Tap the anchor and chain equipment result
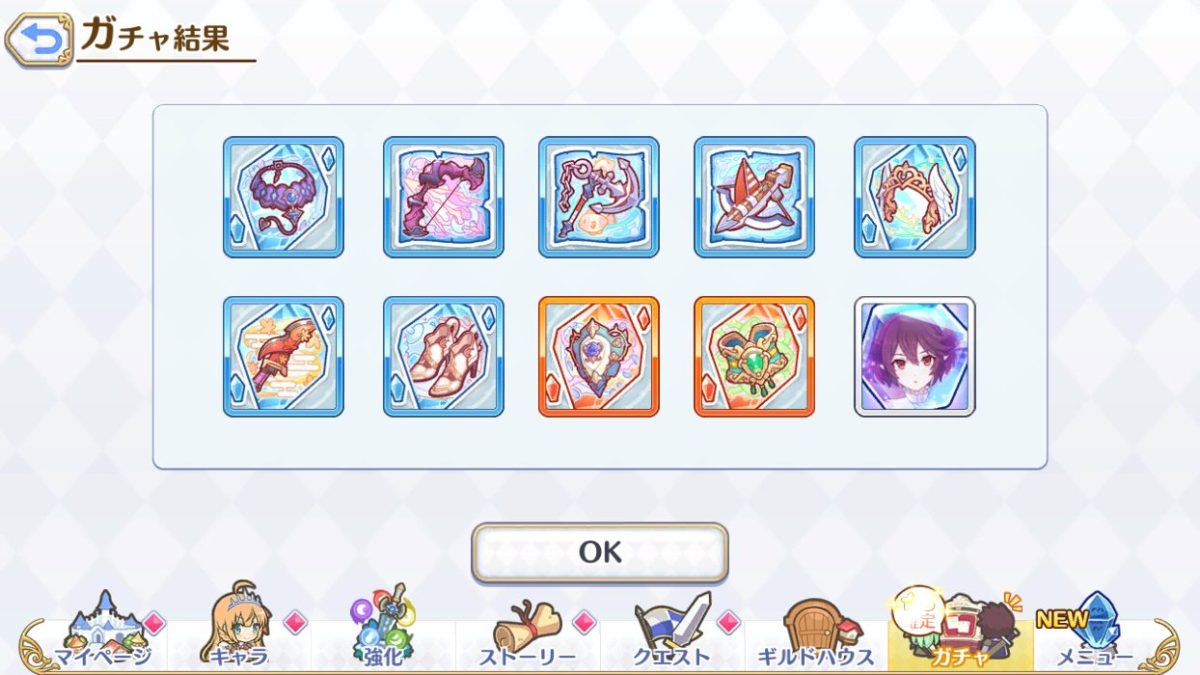This screenshot has width=1200, height=675. [x=599, y=197]
